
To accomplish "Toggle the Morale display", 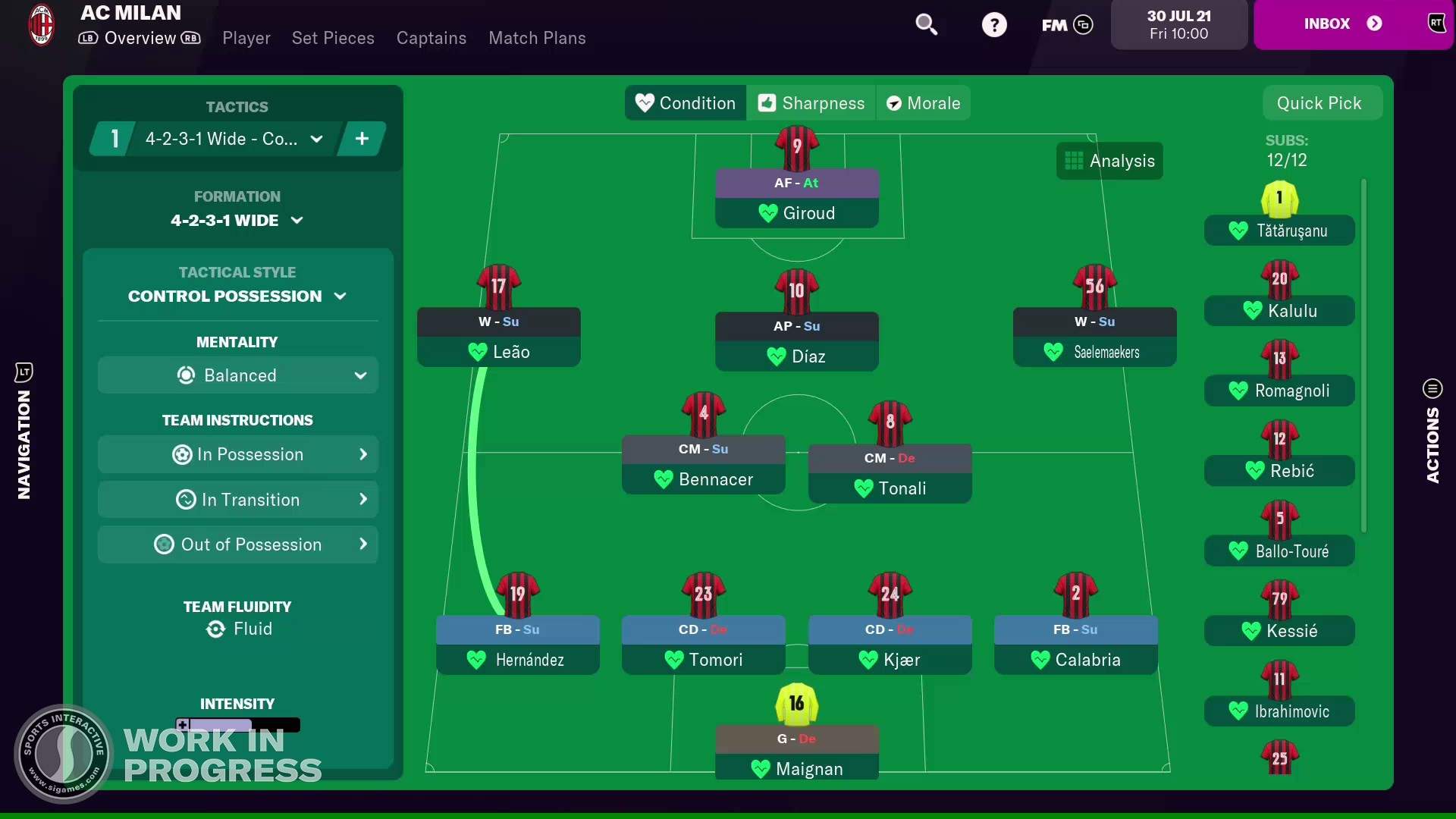I will 923,103.
